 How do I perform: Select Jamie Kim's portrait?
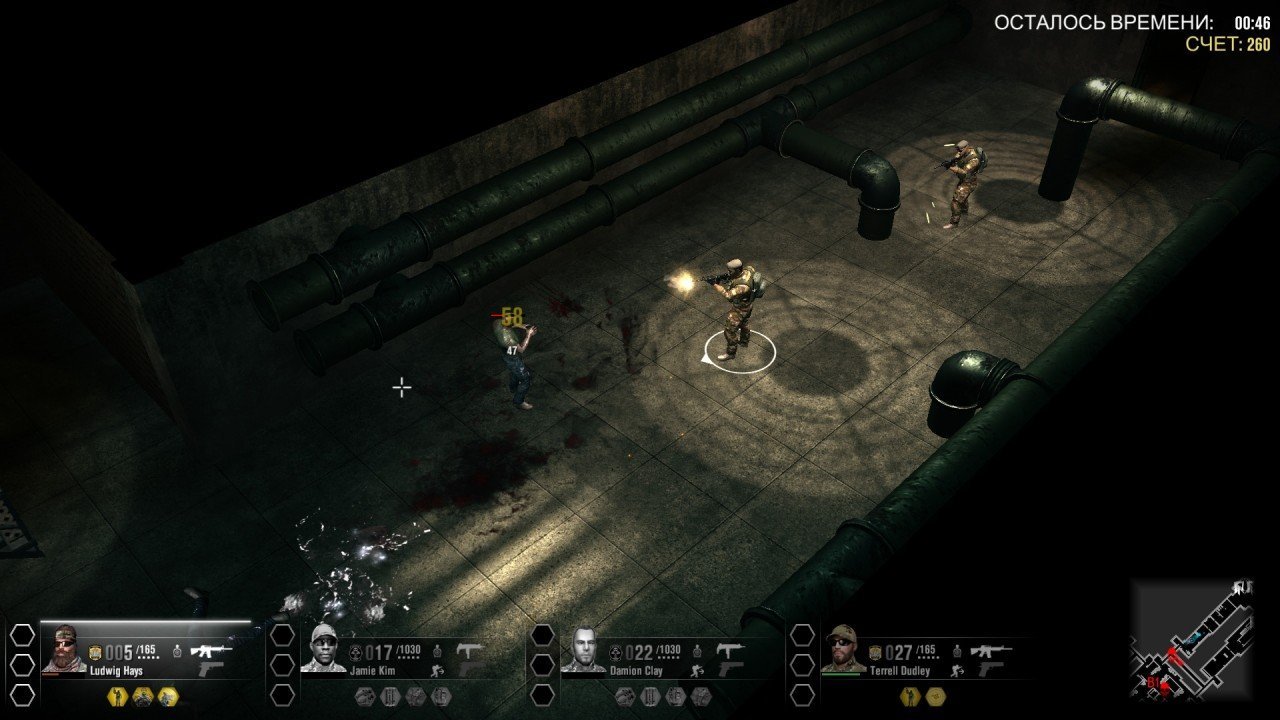[x=322, y=648]
